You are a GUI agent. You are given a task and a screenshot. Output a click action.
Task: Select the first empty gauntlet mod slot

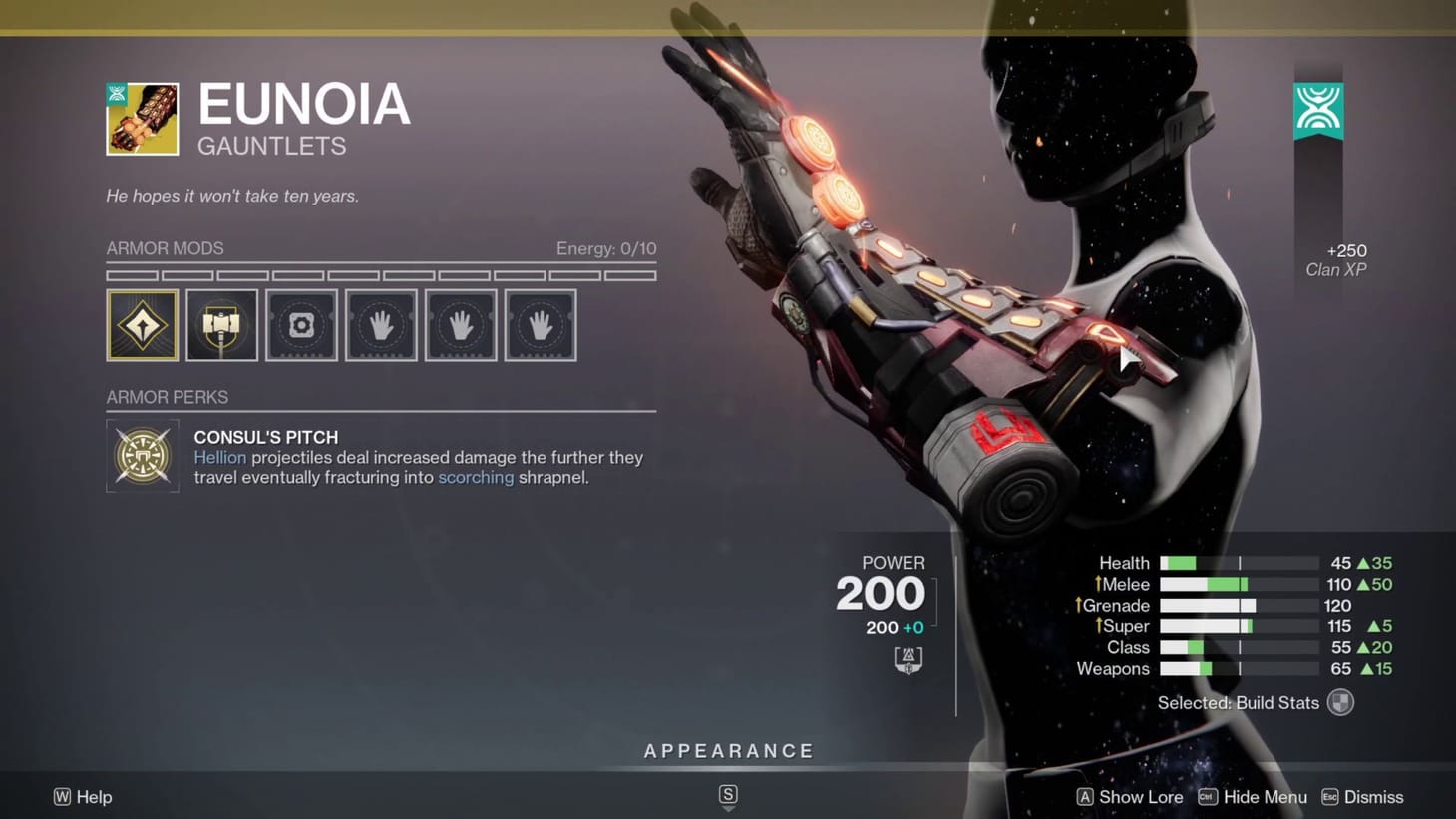coord(381,324)
